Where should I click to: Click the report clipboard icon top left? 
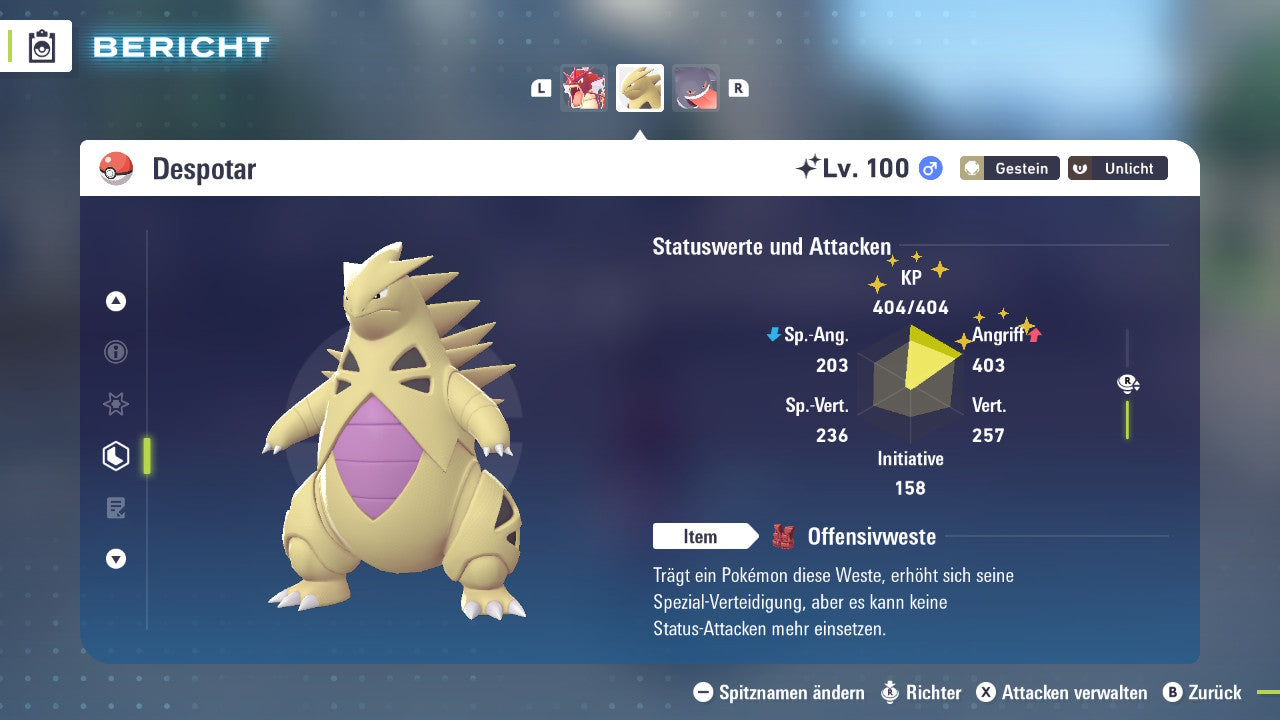coord(40,46)
